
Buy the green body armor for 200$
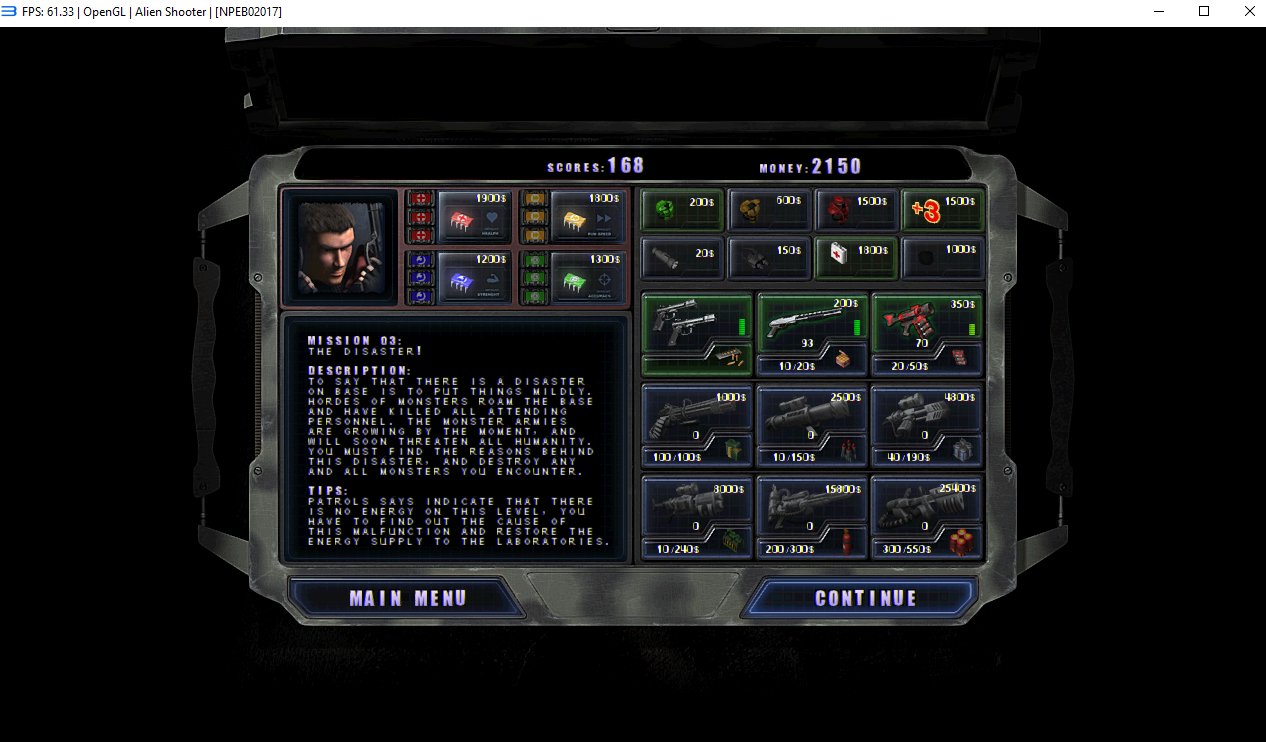click(681, 209)
